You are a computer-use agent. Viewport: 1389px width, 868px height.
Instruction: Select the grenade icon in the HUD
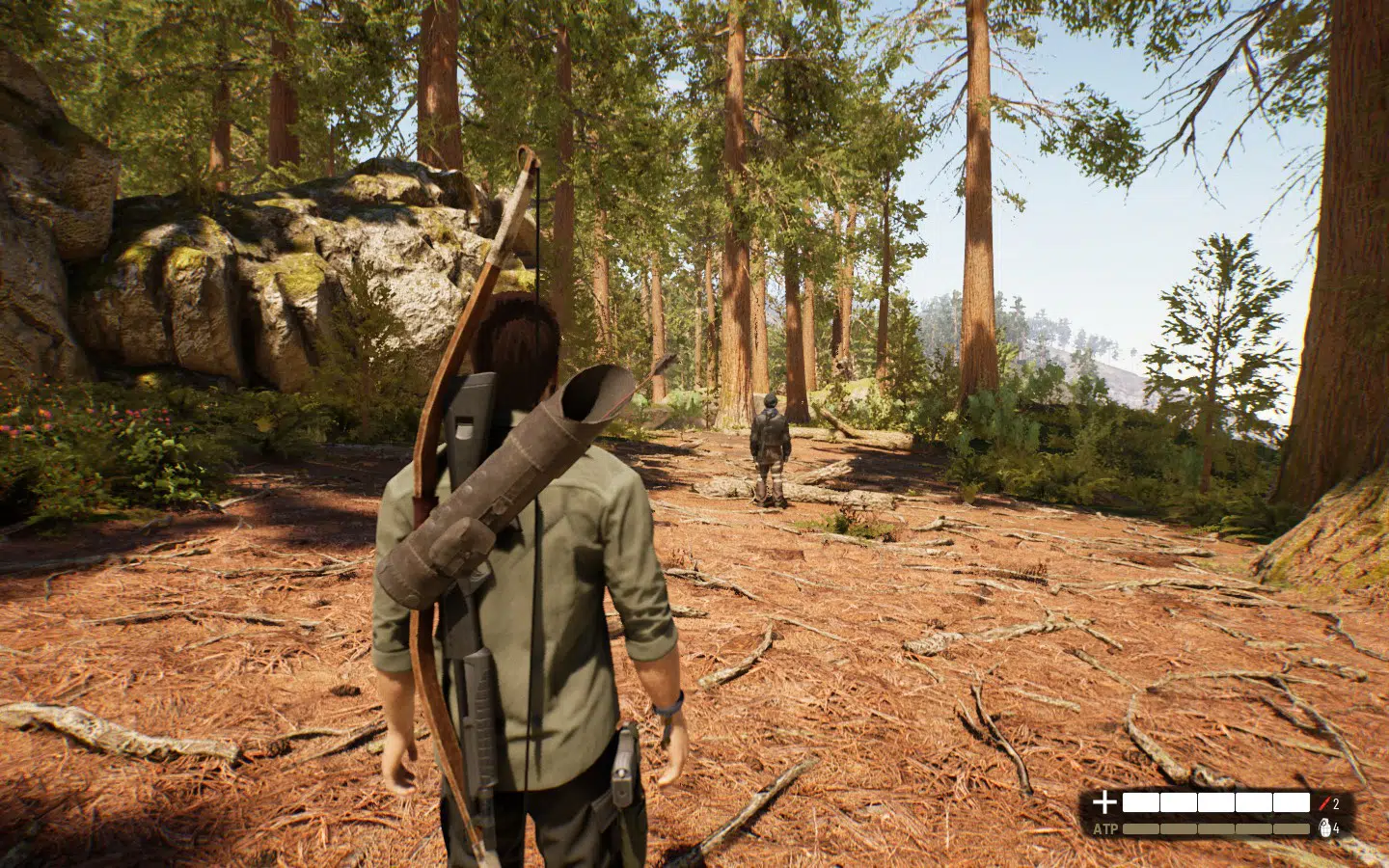point(1324,827)
